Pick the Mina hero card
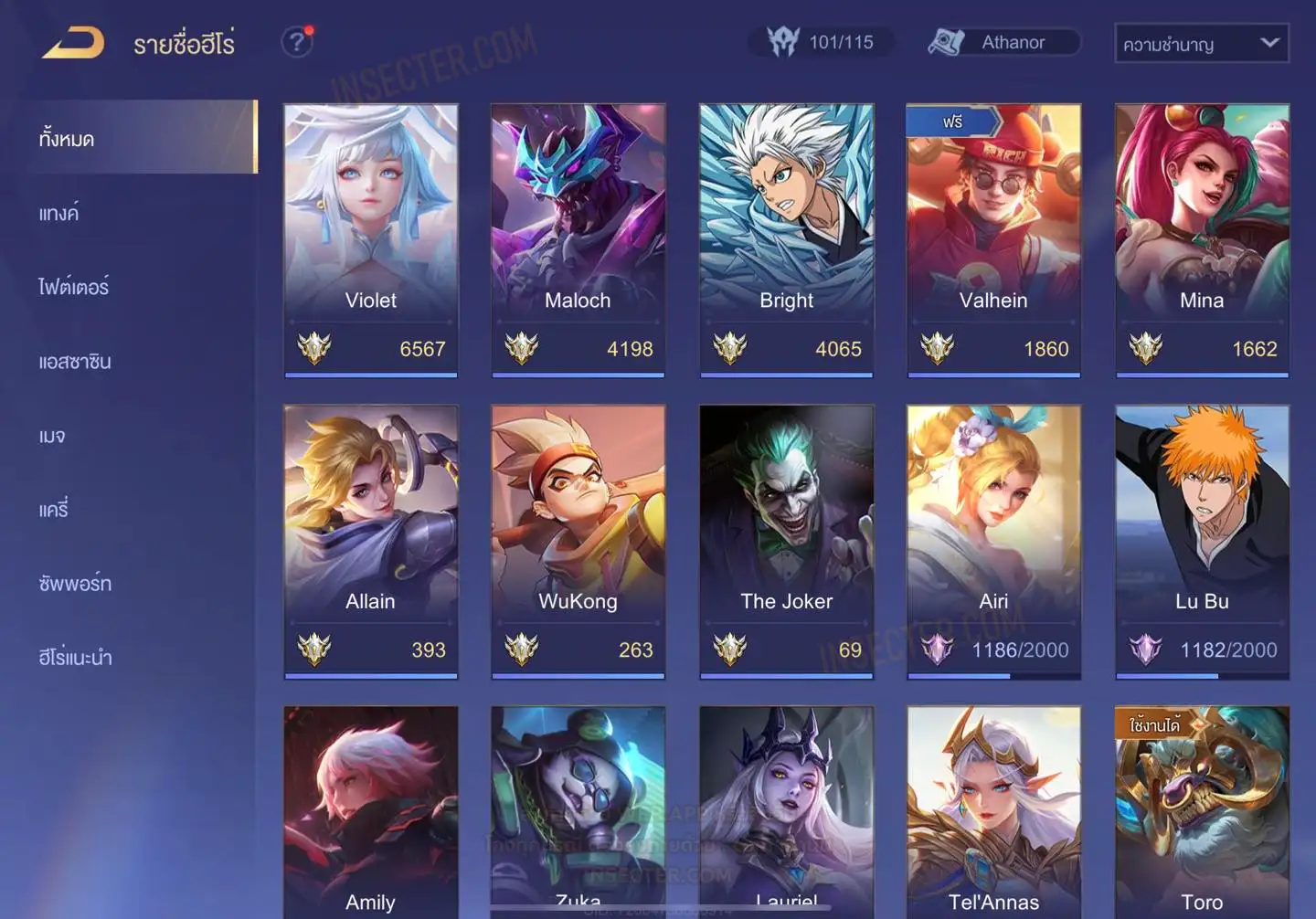Screen dimensions: 1316x919 (1202, 239)
